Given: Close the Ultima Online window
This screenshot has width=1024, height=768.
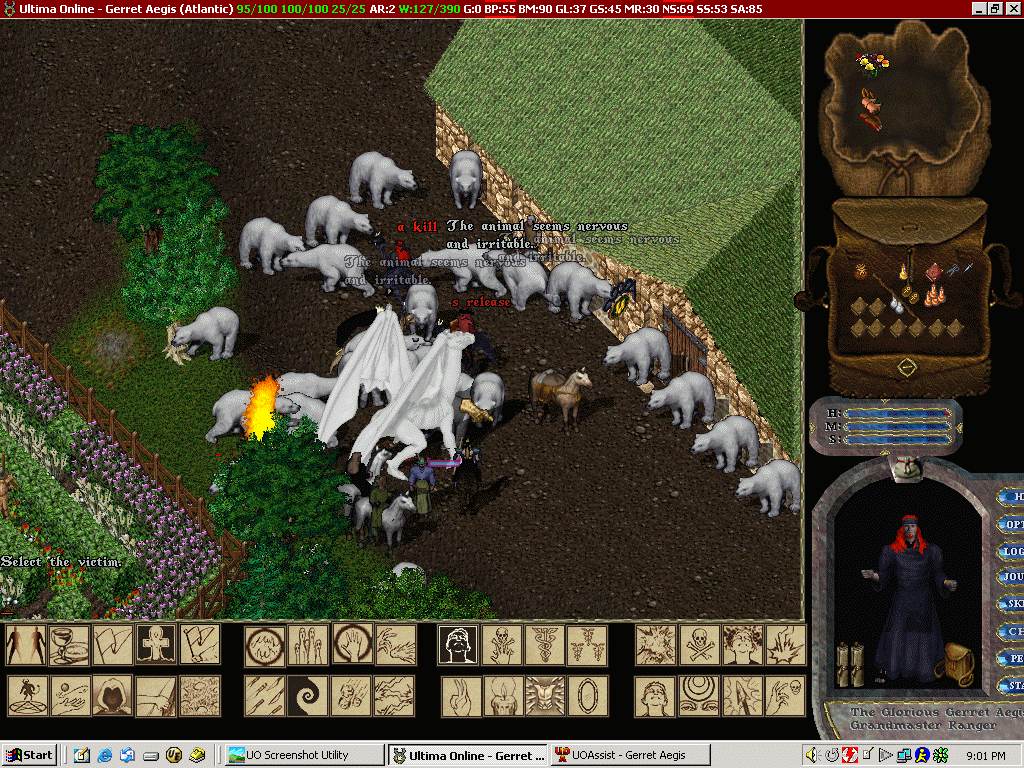Looking at the screenshot, I should tap(1013, 8).
